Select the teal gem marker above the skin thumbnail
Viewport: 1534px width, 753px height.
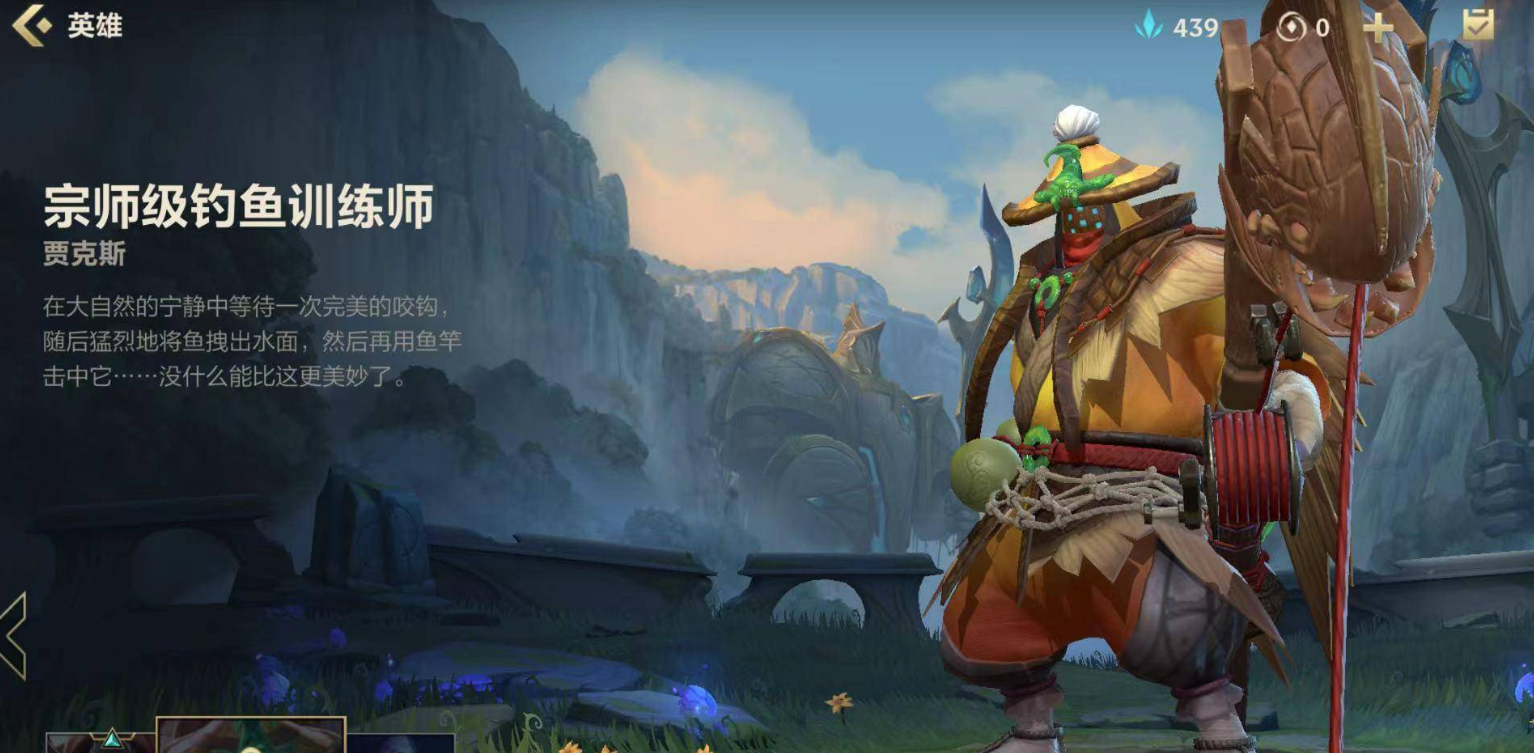pos(111,738)
